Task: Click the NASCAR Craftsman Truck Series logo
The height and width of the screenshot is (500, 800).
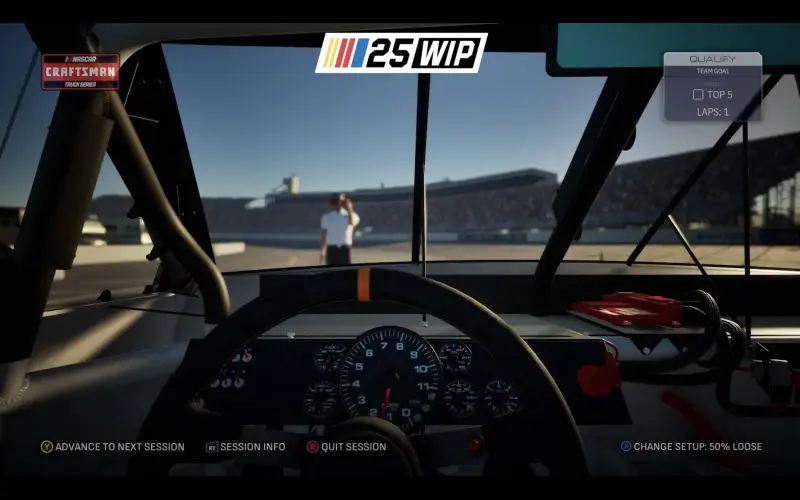Action: click(80, 72)
